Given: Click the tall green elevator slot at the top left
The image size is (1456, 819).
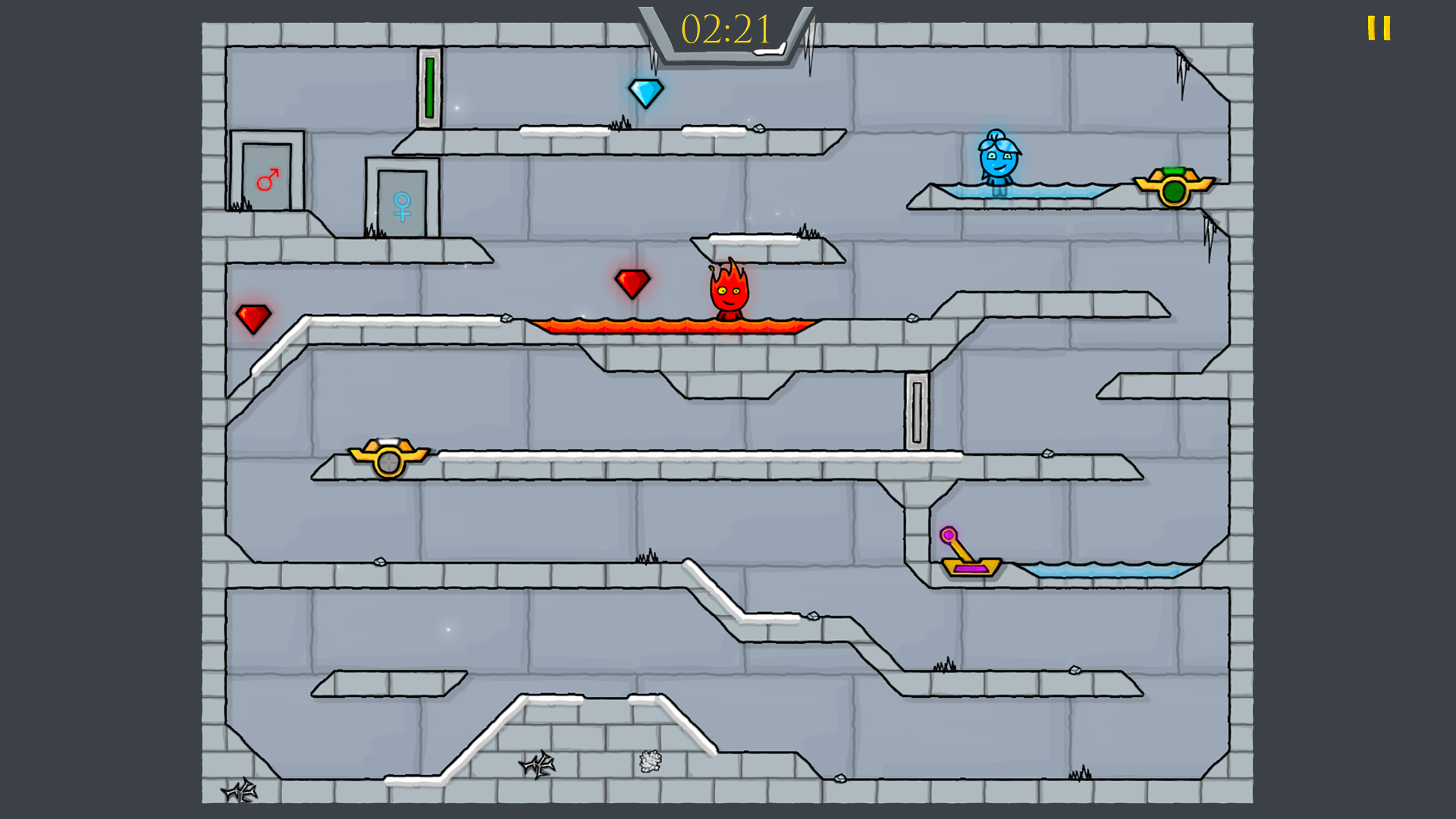Looking at the screenshot, I should (x=429, y=87).
